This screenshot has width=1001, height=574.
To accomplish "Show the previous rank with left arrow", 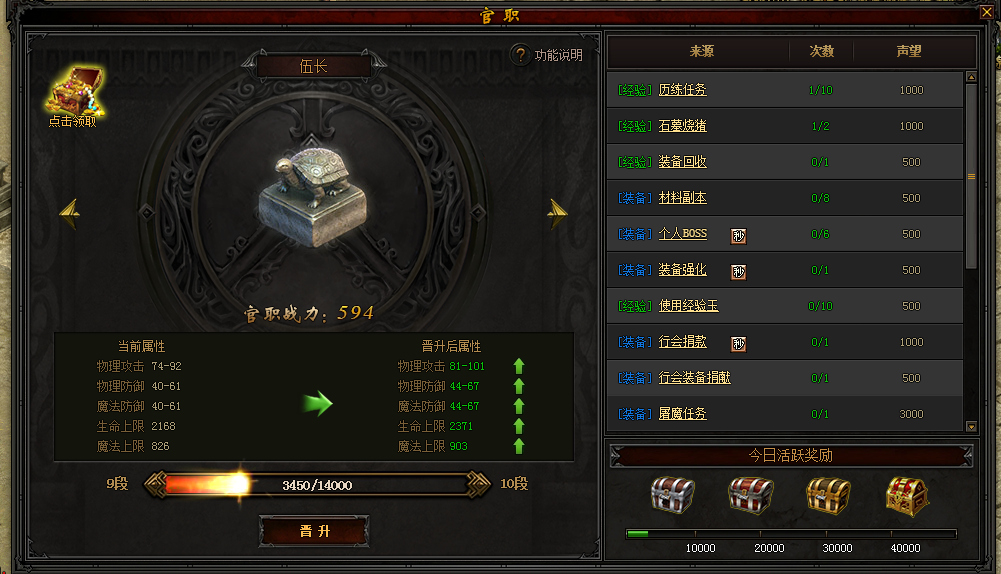I will pos(70,211).
